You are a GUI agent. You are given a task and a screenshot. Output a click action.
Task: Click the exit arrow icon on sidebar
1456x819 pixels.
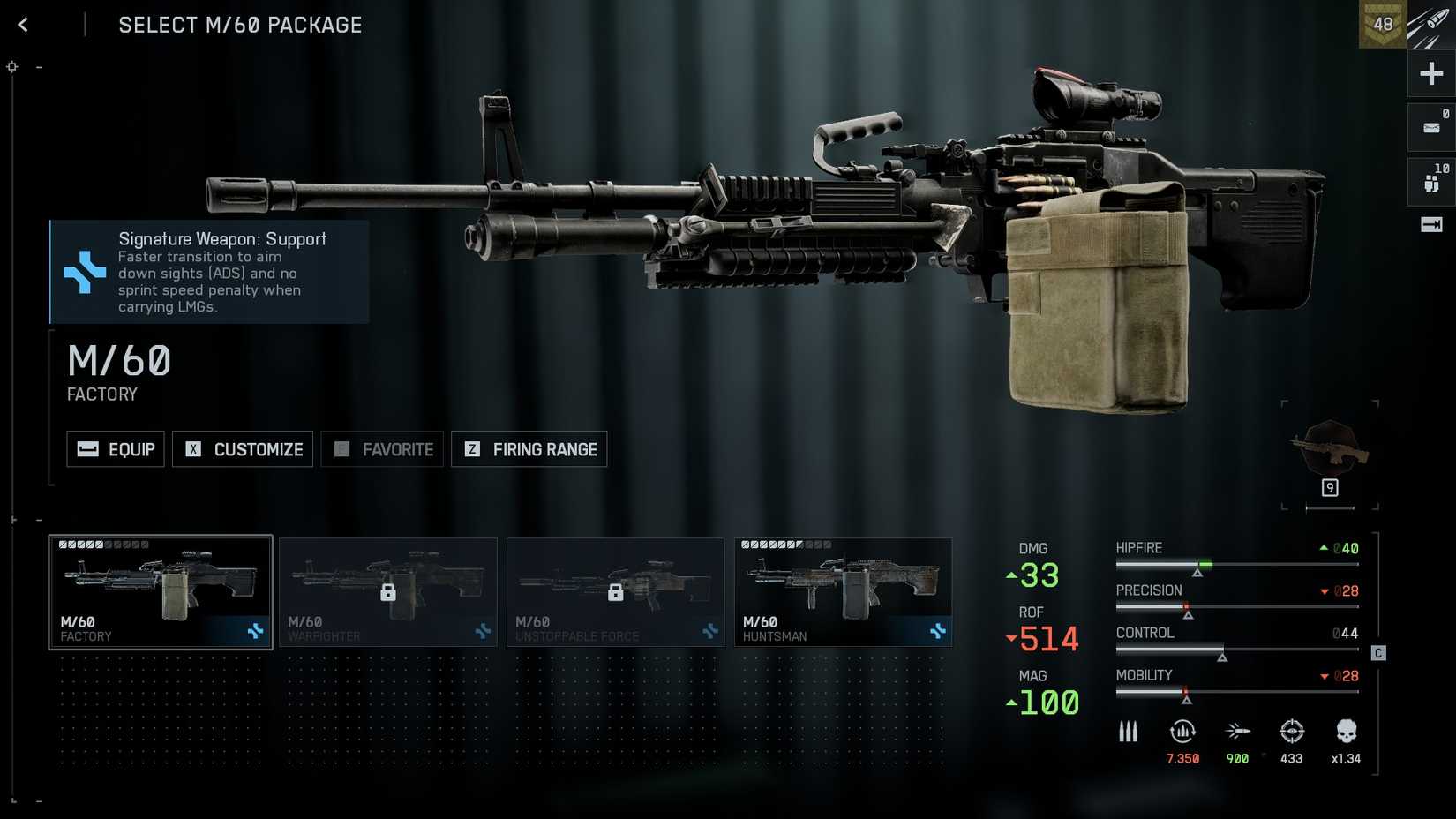[x=1431, y=225]
